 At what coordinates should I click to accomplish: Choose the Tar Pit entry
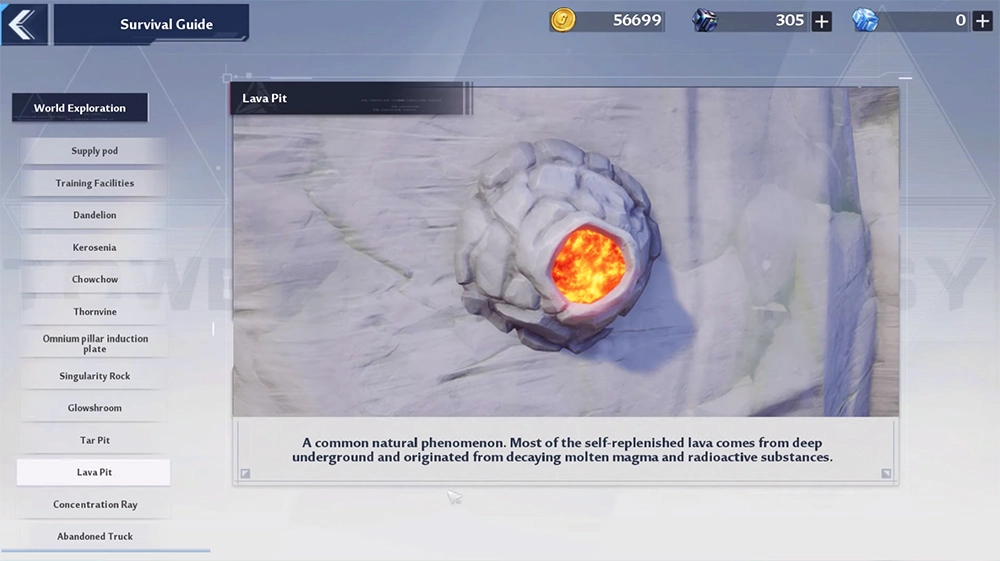pyautogui.click(x=94, y=440)
